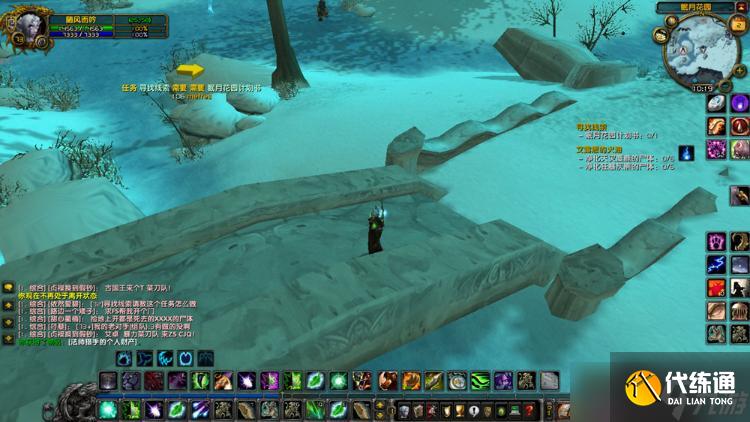Image resolution: width=750 pixels, height=422 pixels.
Task: Click the zone name above the minimap
Action: pyautogui.click(x=697, y=7)
